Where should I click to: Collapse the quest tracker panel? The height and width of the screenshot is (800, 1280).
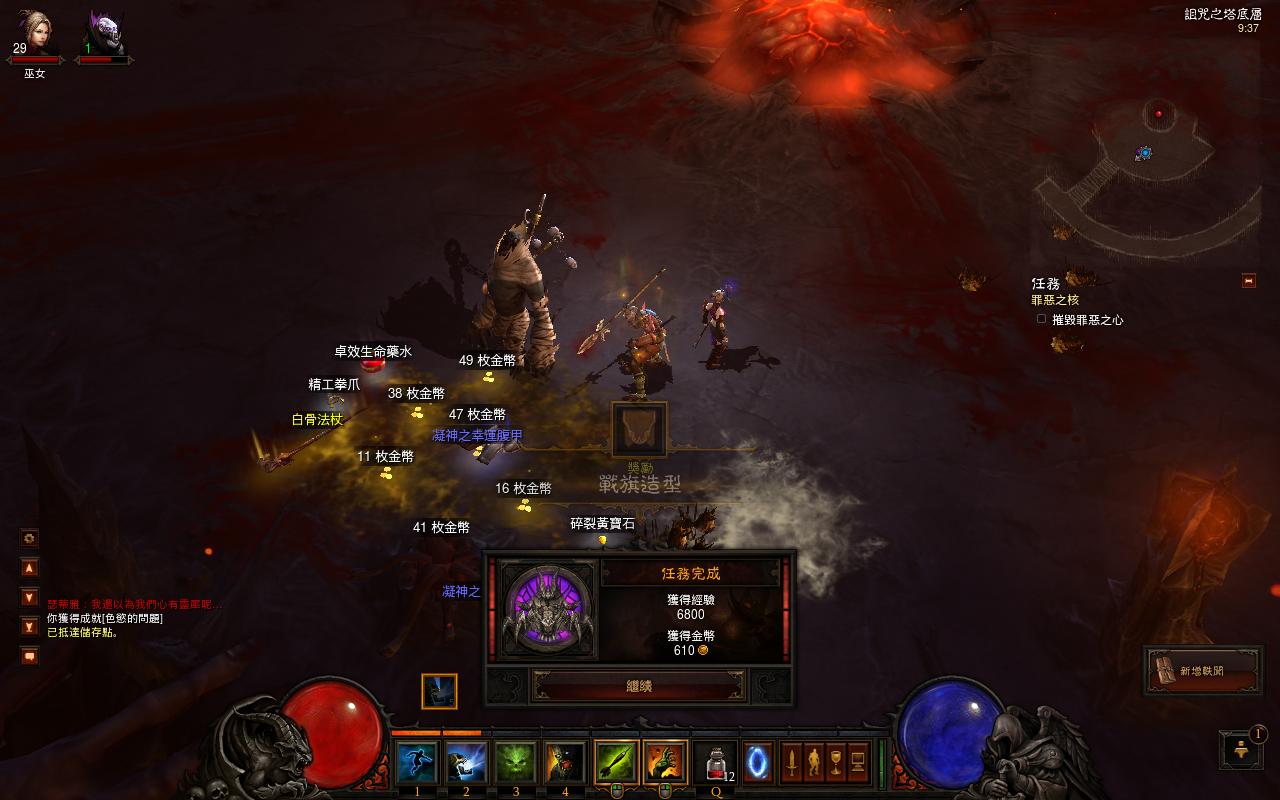point(1248,281)
